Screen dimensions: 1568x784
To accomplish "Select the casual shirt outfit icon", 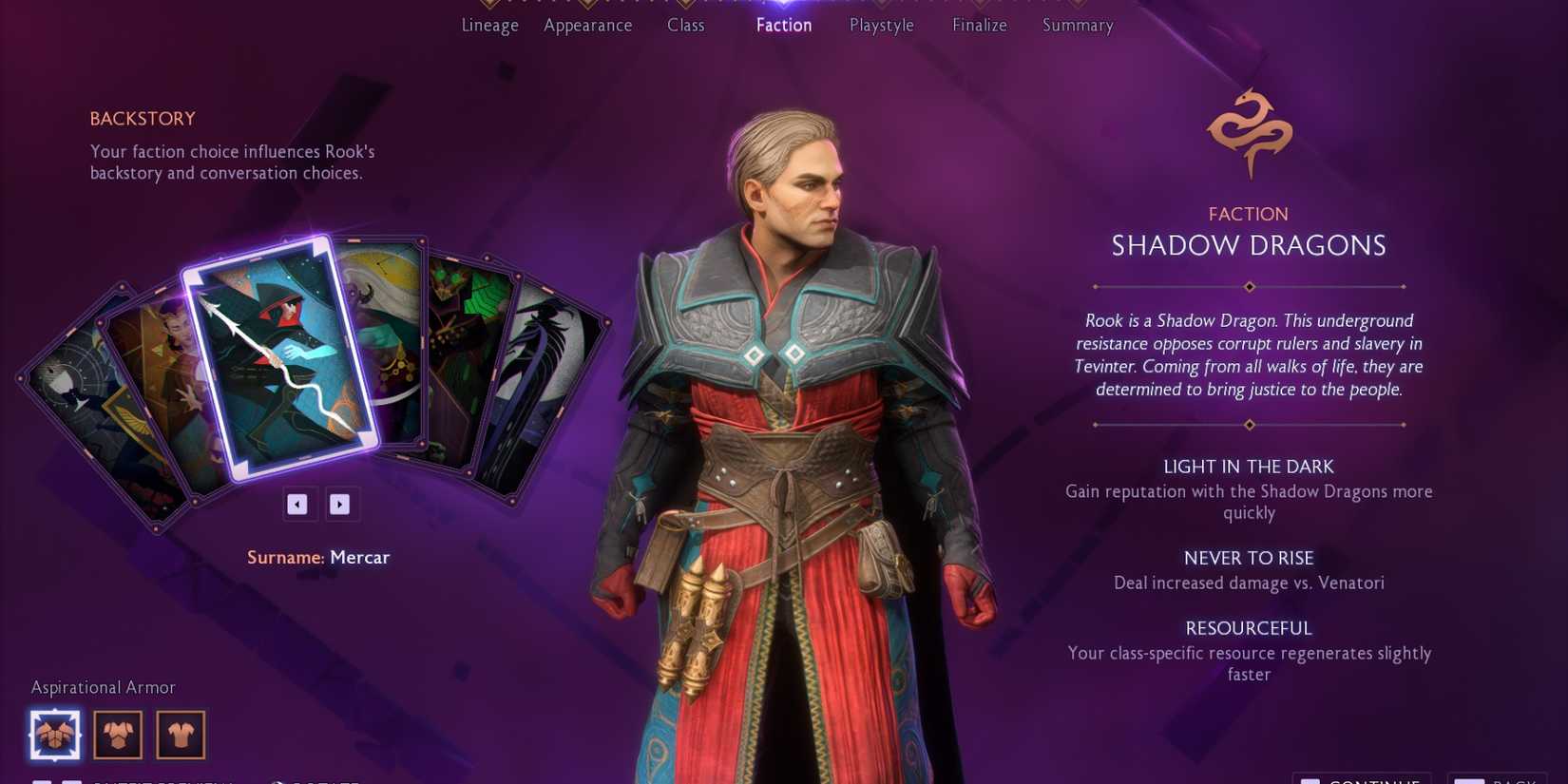I will (x=180, y=734).
